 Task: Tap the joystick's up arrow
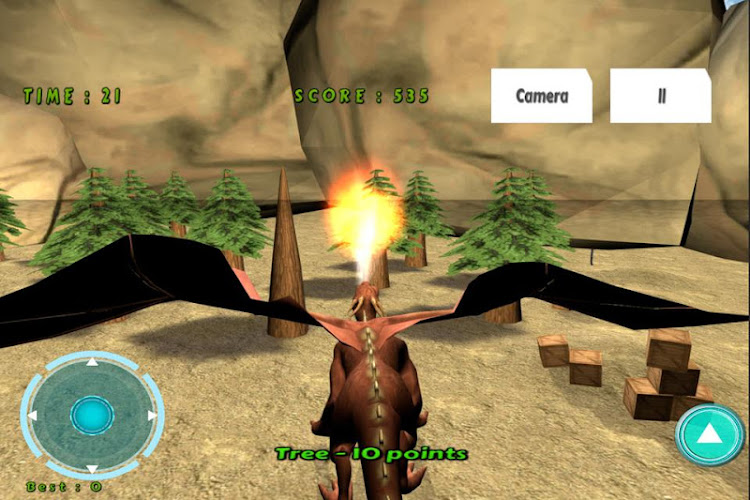point(92,361)
